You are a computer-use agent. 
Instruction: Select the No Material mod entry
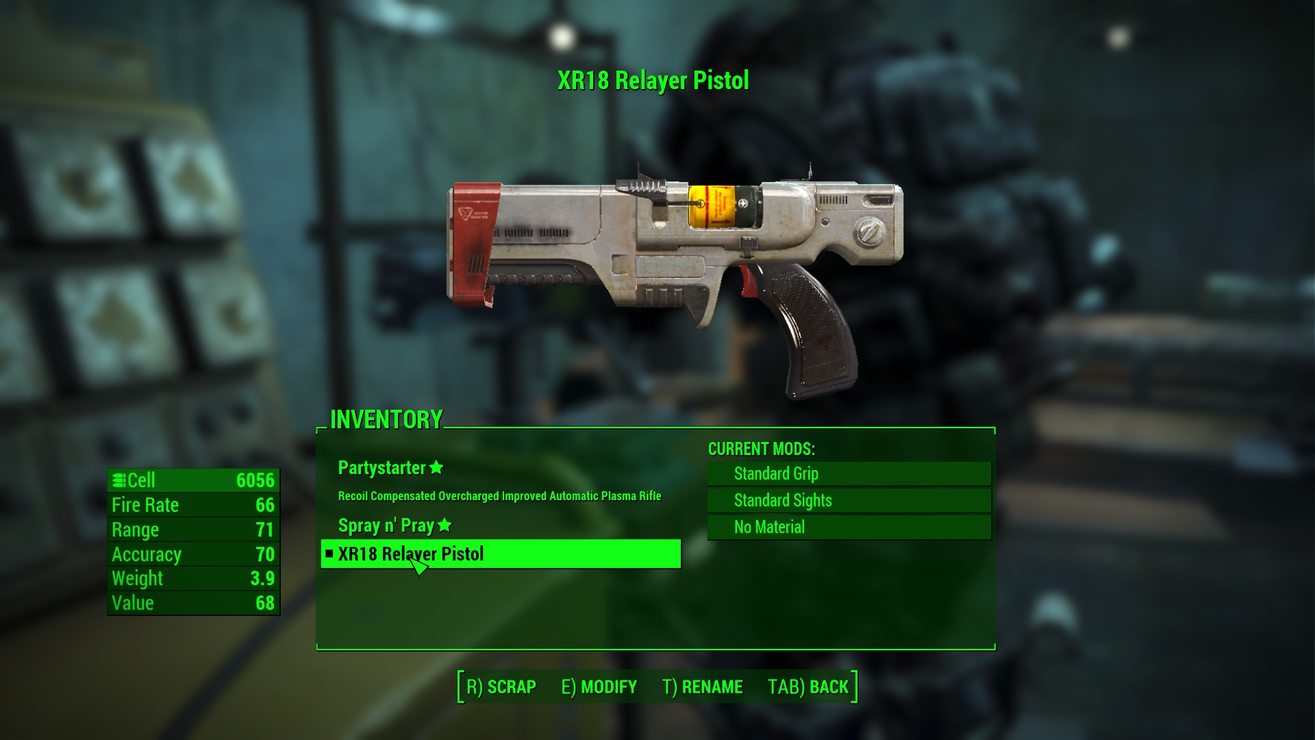tap(849, 527)
